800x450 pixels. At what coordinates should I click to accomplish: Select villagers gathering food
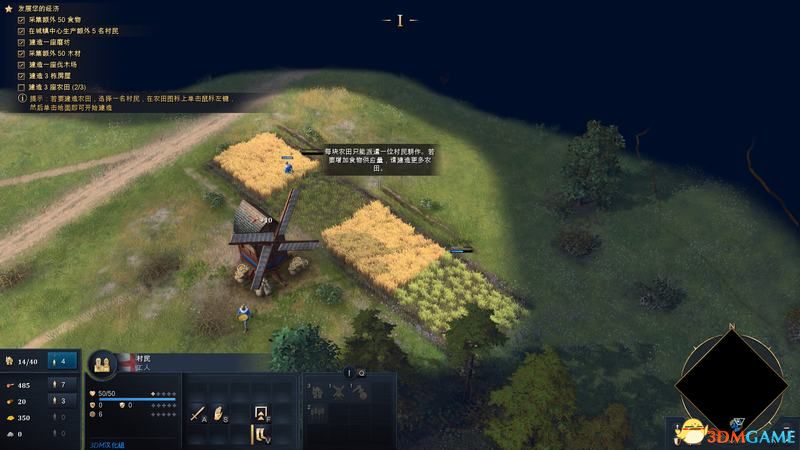click(x=61, y=385)
